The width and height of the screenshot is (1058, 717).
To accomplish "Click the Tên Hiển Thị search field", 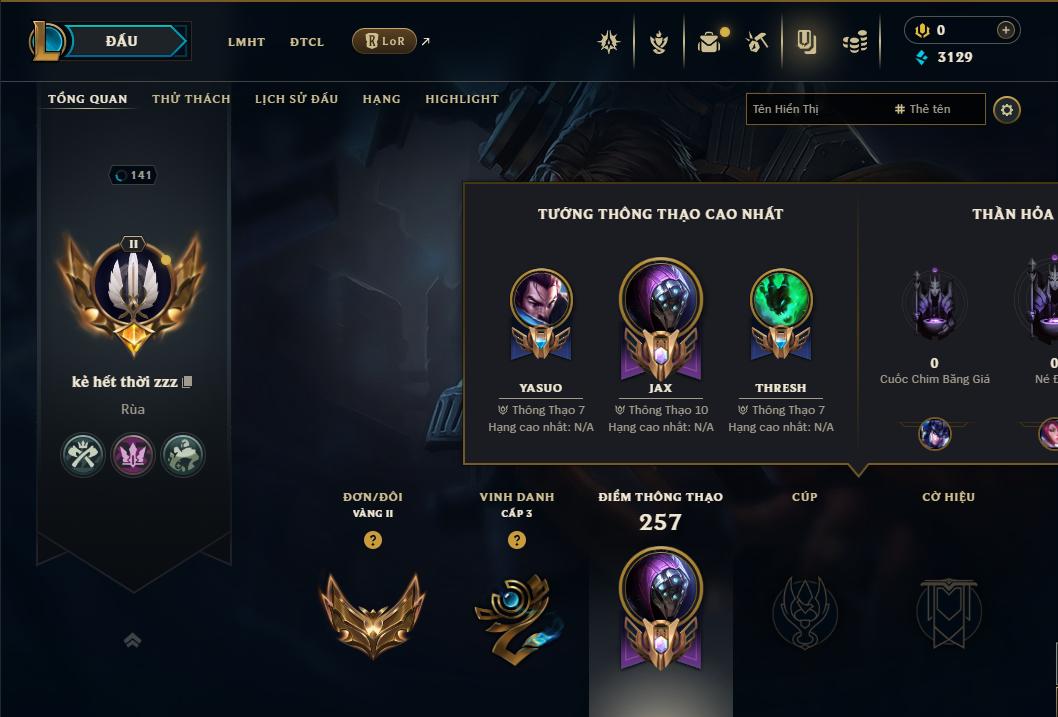I will (815, 109).
